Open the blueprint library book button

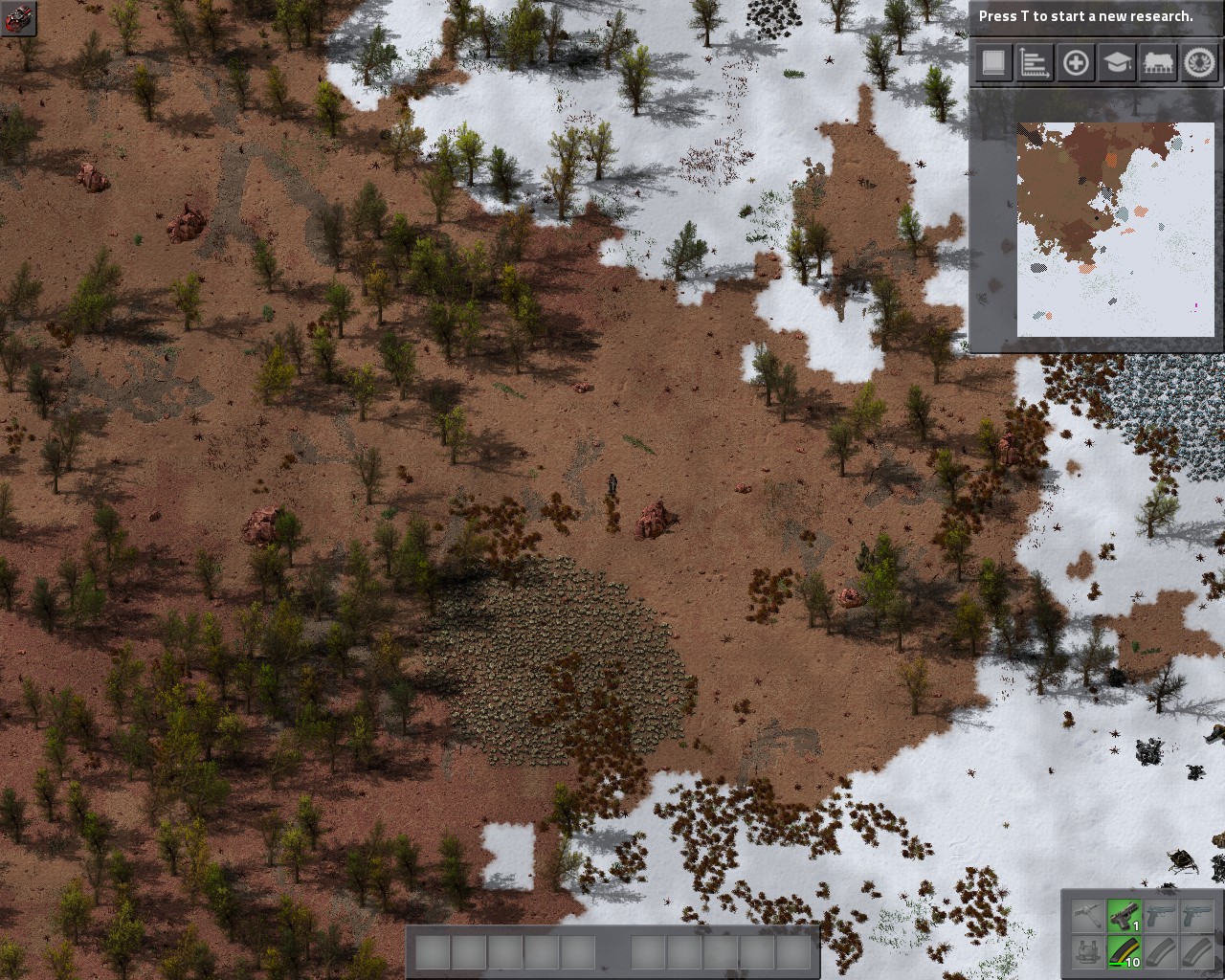[994, 63]
